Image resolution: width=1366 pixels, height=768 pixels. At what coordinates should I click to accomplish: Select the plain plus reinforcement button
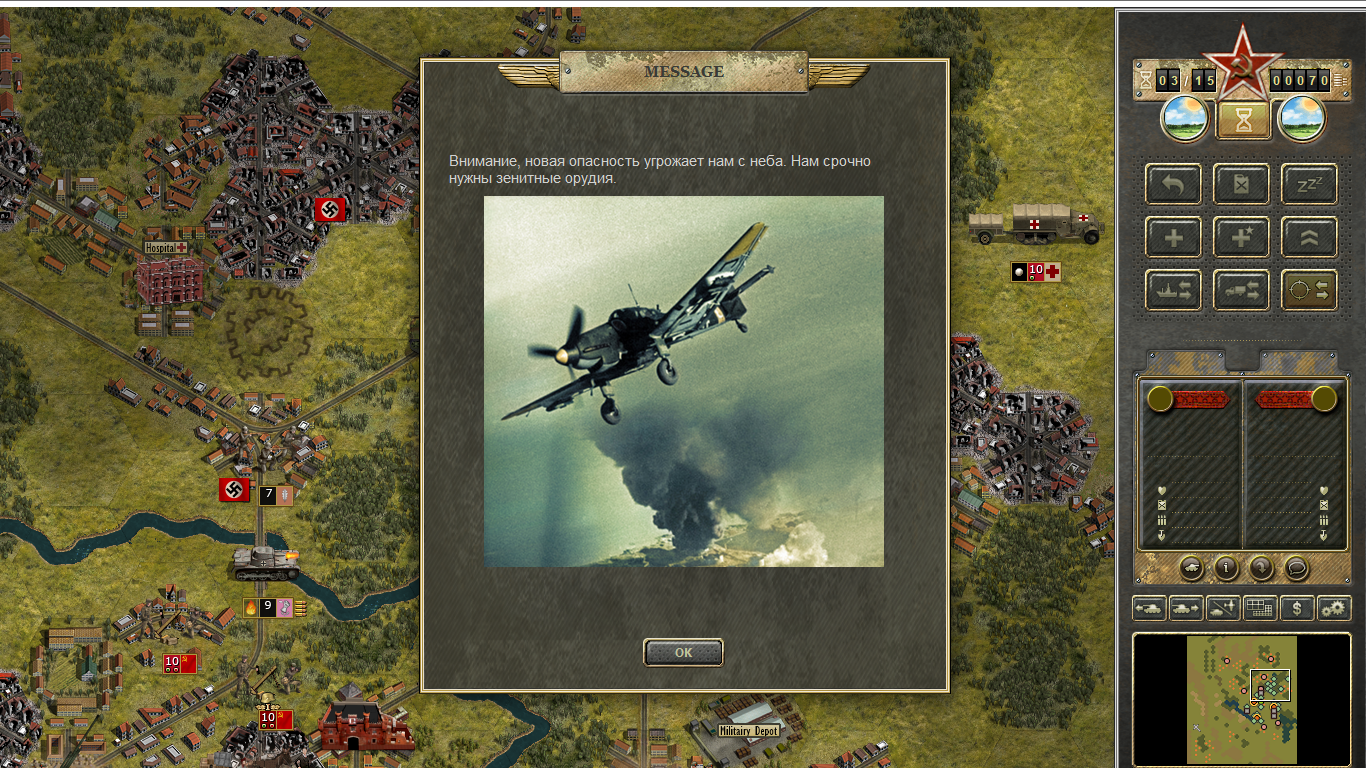1173,237
